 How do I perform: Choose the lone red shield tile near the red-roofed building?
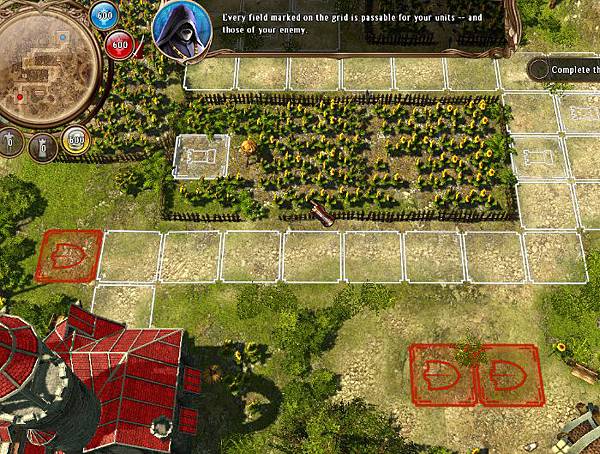pyautogui.click(x=70, y=256)
